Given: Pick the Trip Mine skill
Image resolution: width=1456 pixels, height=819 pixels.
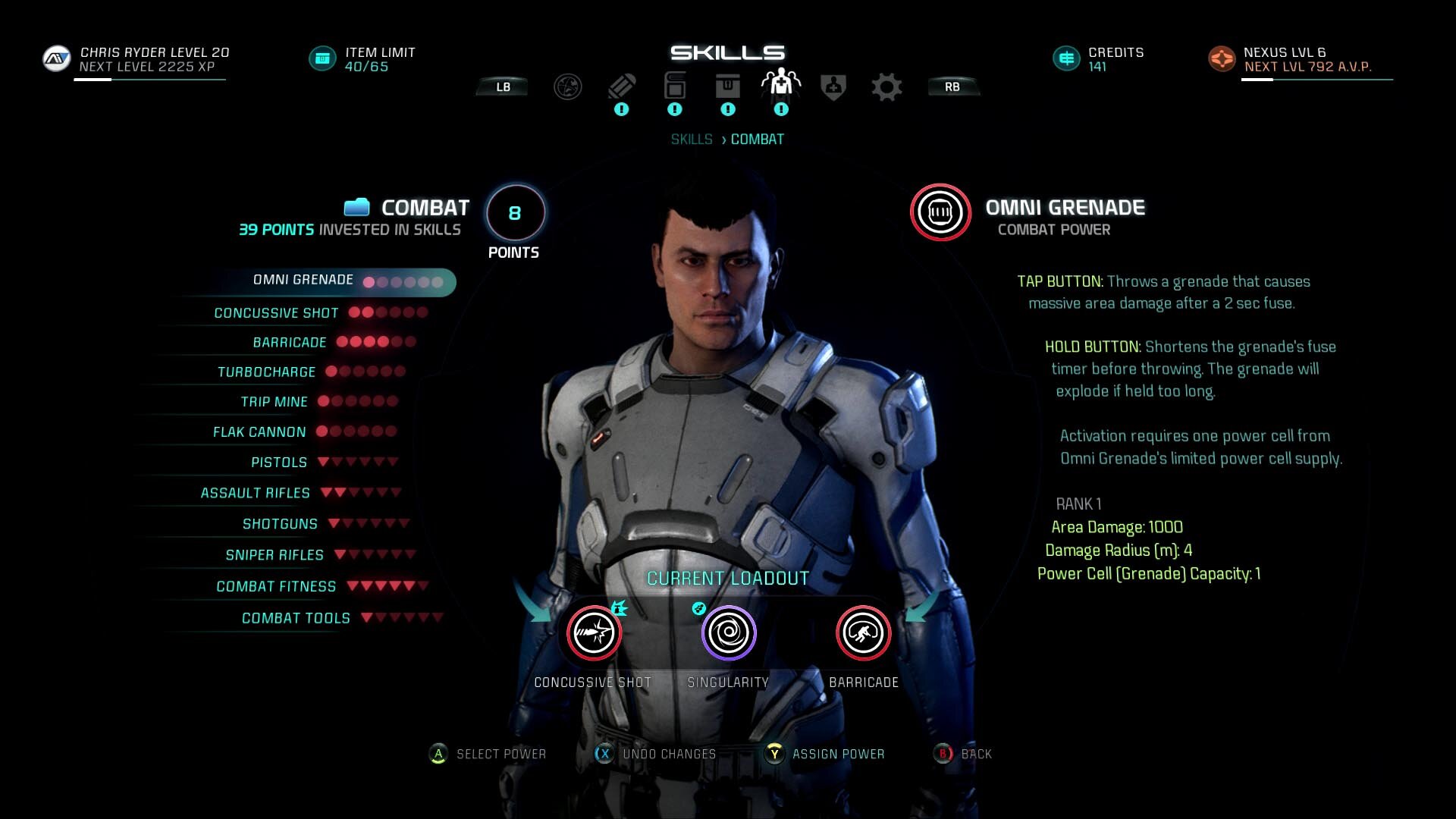Looking at the screenshot, I should click(274, 402).
